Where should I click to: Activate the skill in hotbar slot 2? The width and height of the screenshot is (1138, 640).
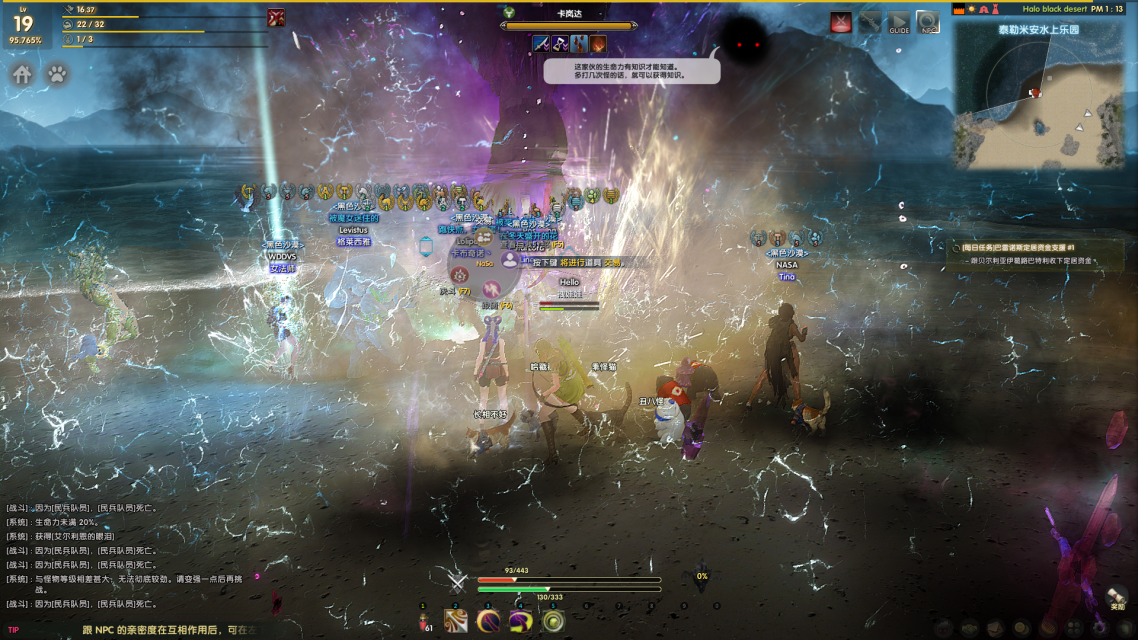coord(456,621)
